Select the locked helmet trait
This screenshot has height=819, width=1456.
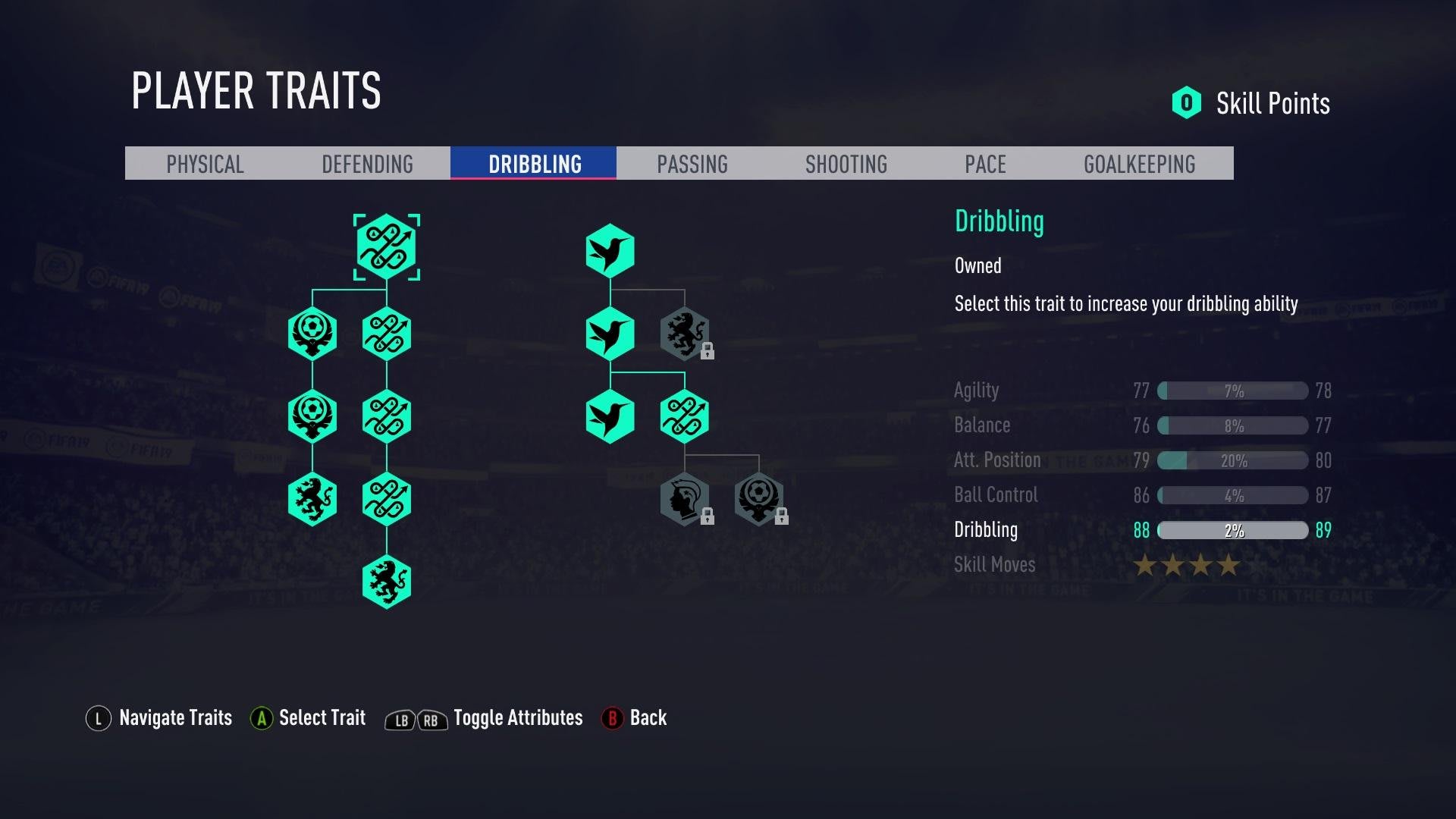(x=685, y=499)
